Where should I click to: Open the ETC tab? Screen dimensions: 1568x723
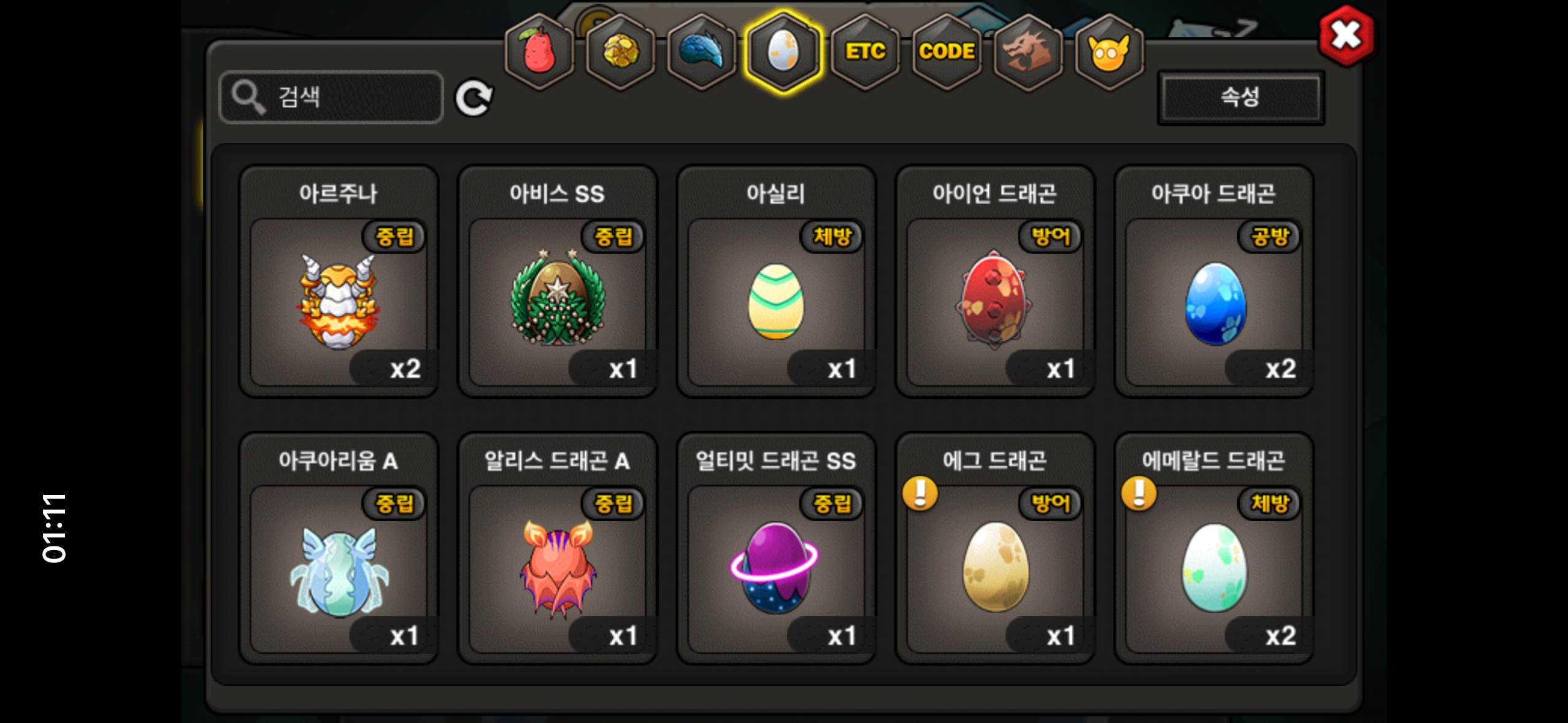(x=865, y=52)
